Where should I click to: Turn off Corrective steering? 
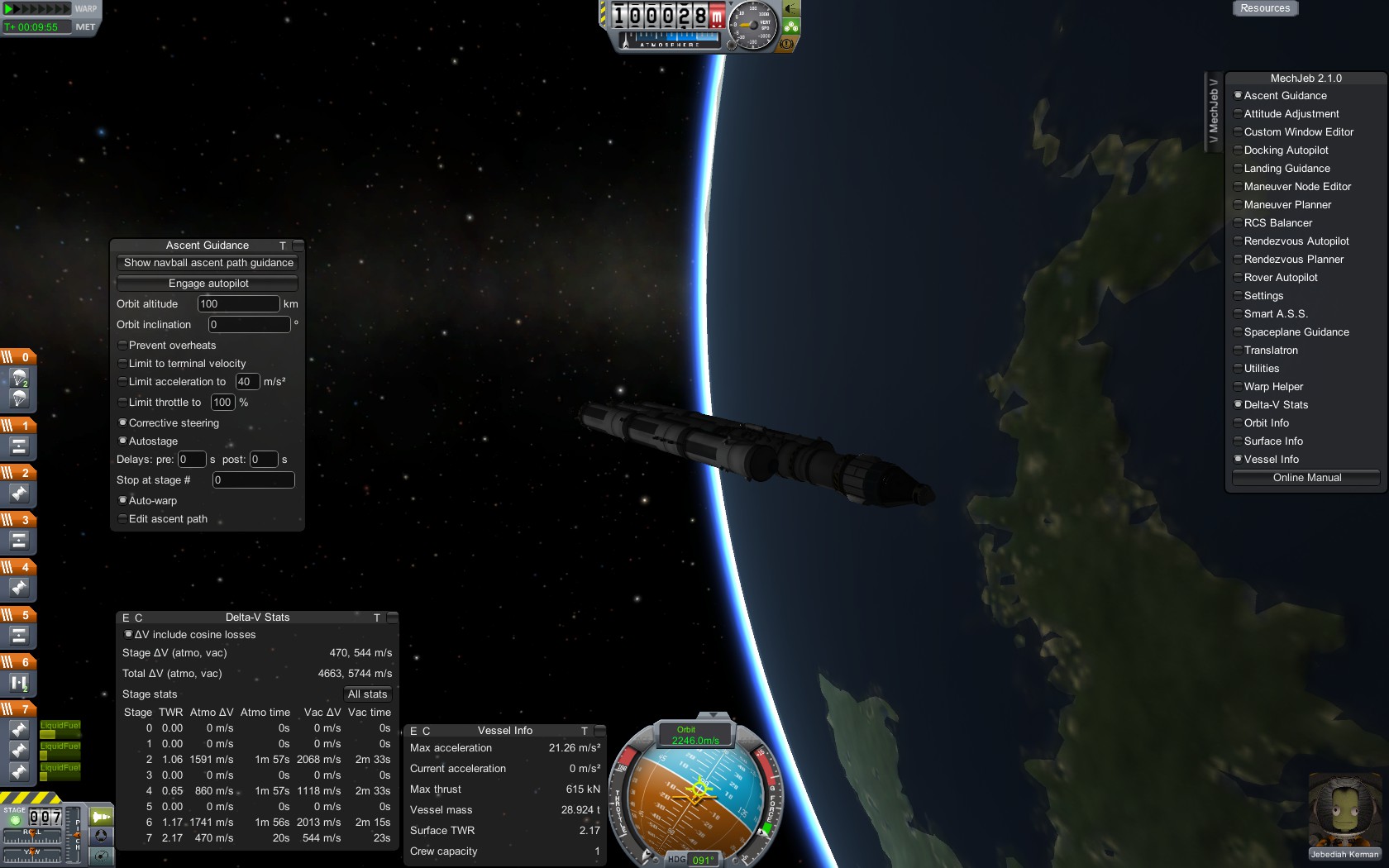click(x=123, y=423)
